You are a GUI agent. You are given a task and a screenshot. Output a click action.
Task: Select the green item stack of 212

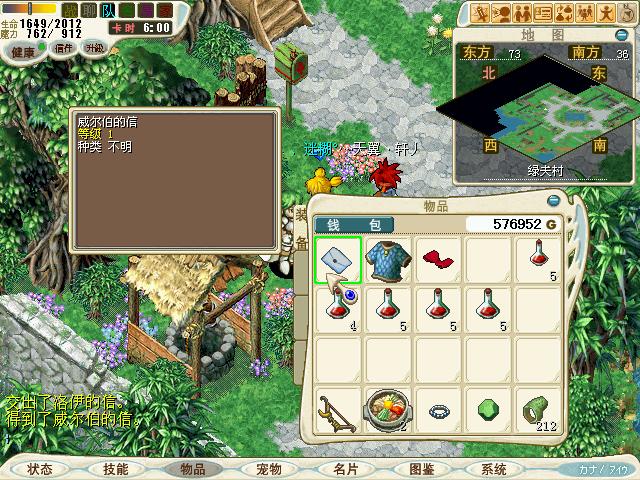[537, 410]
